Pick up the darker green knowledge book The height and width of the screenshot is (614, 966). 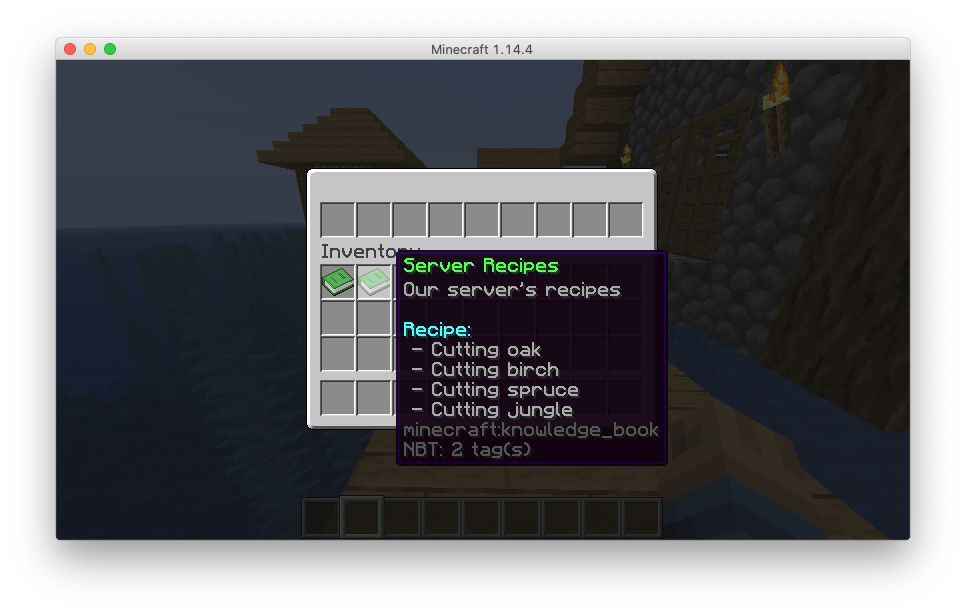coord(338,282)
